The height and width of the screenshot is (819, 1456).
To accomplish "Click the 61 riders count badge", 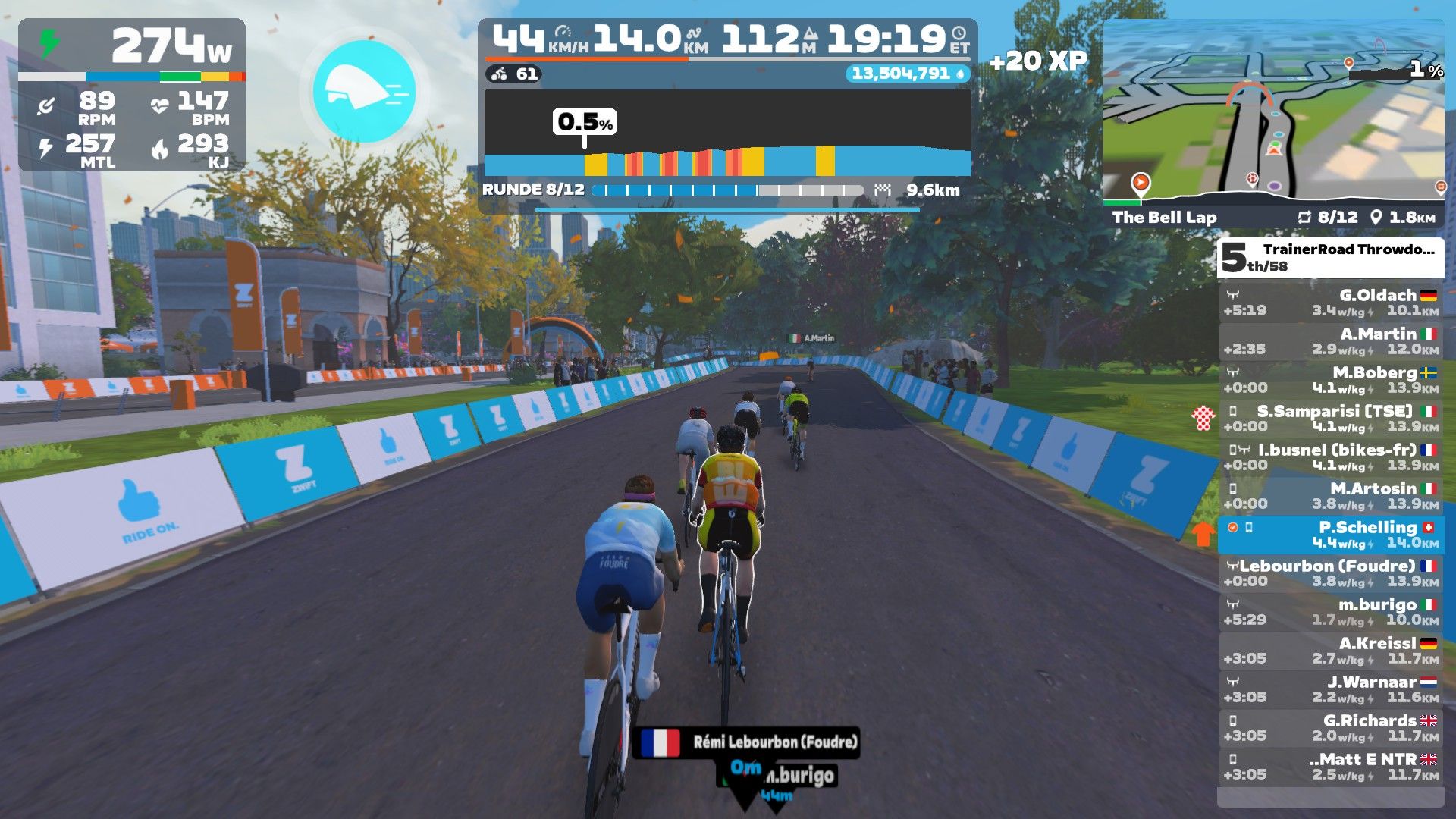I will coord(515,74).
